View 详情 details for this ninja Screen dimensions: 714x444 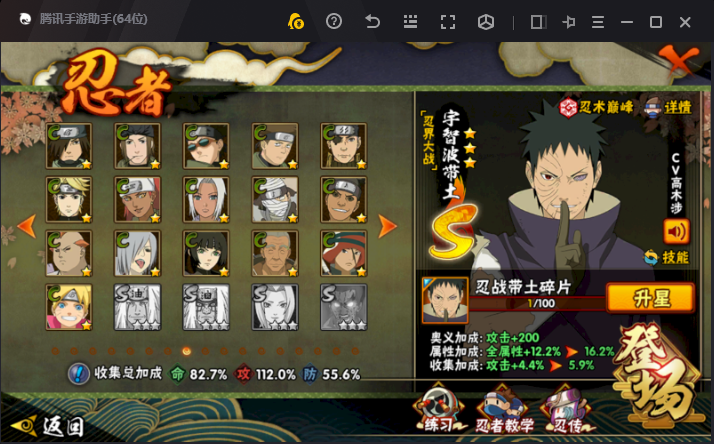tap(668, 107)
